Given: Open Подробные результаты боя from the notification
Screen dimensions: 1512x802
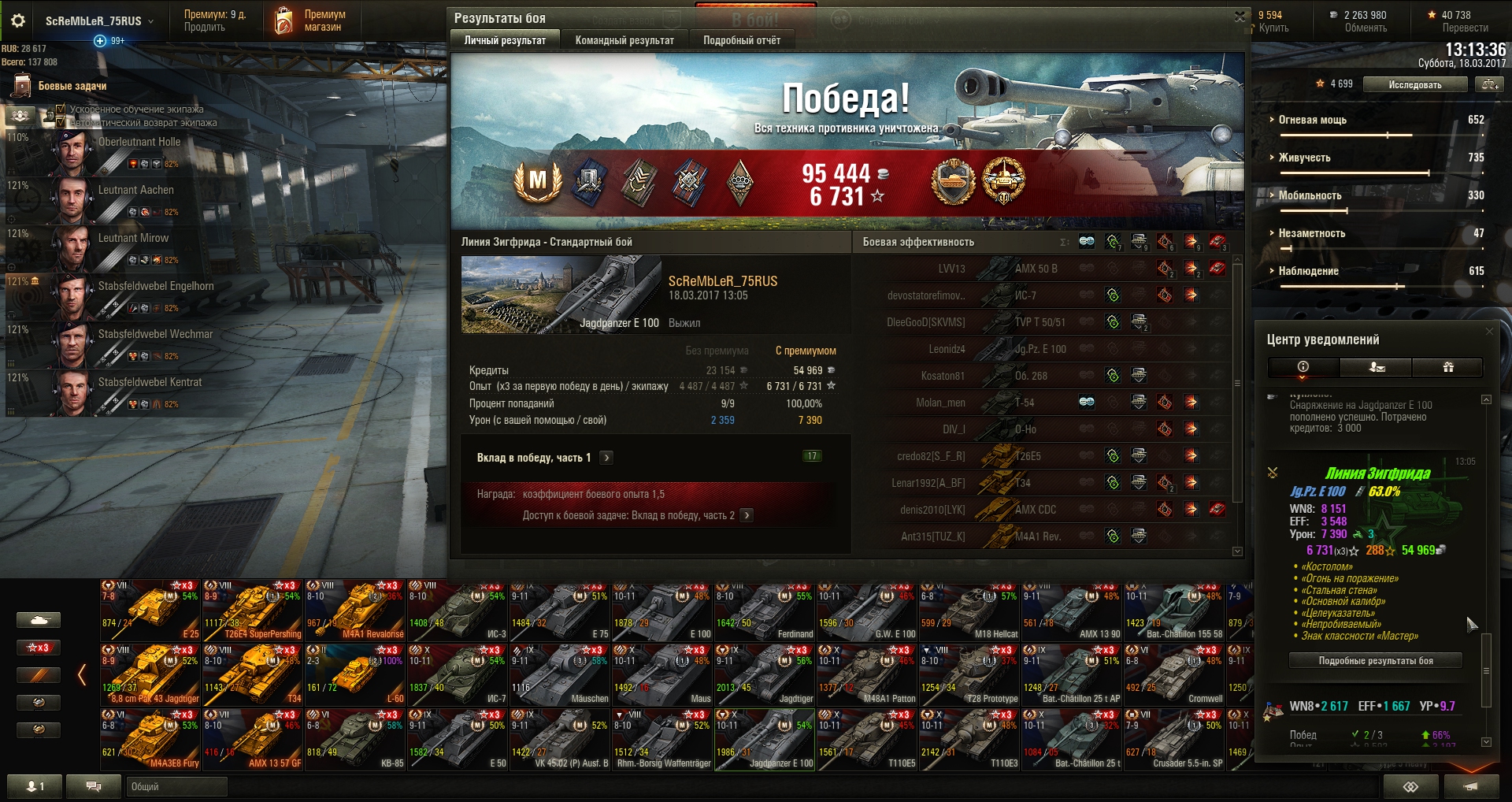Looking at the screenshot, I should (1375, 661).
